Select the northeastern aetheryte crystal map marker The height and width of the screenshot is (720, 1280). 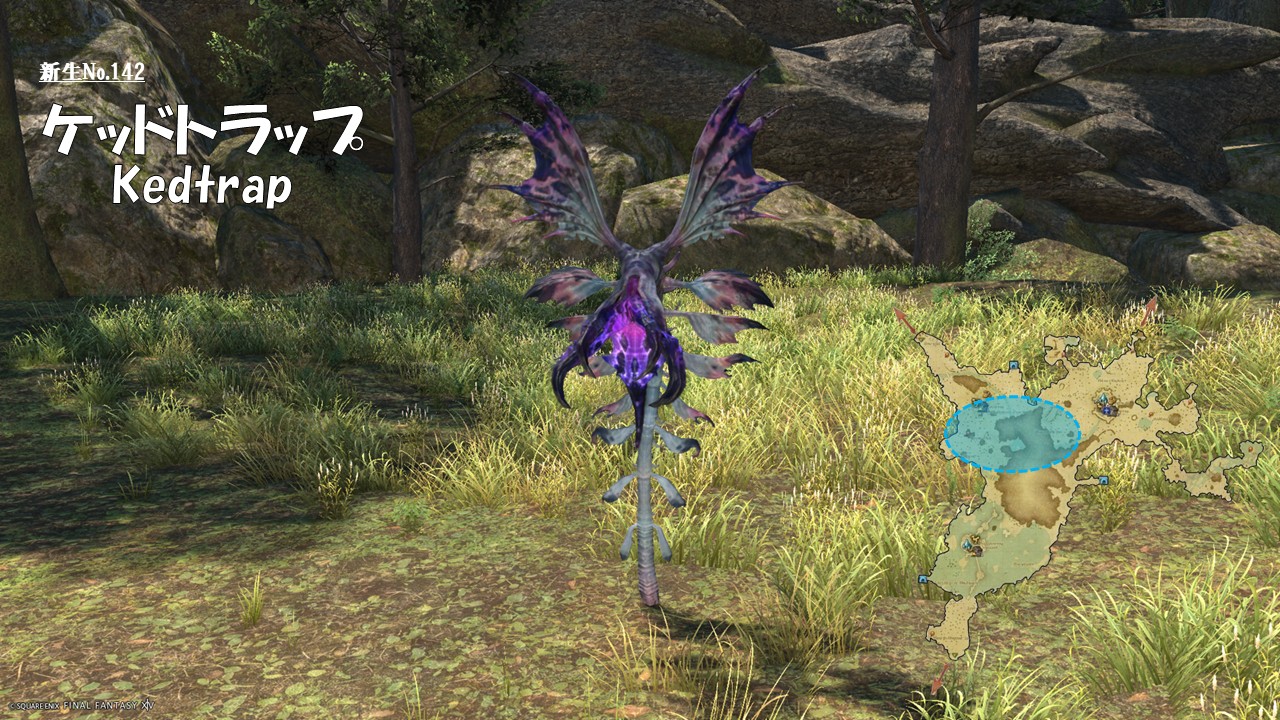1106,404
